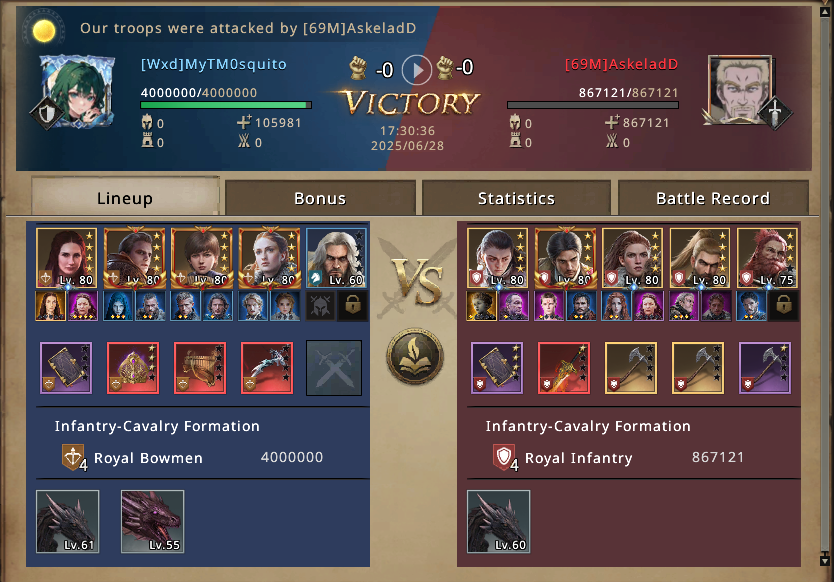
Task: Select the red crossbow equipment slot
Action: tap(268, 368)
